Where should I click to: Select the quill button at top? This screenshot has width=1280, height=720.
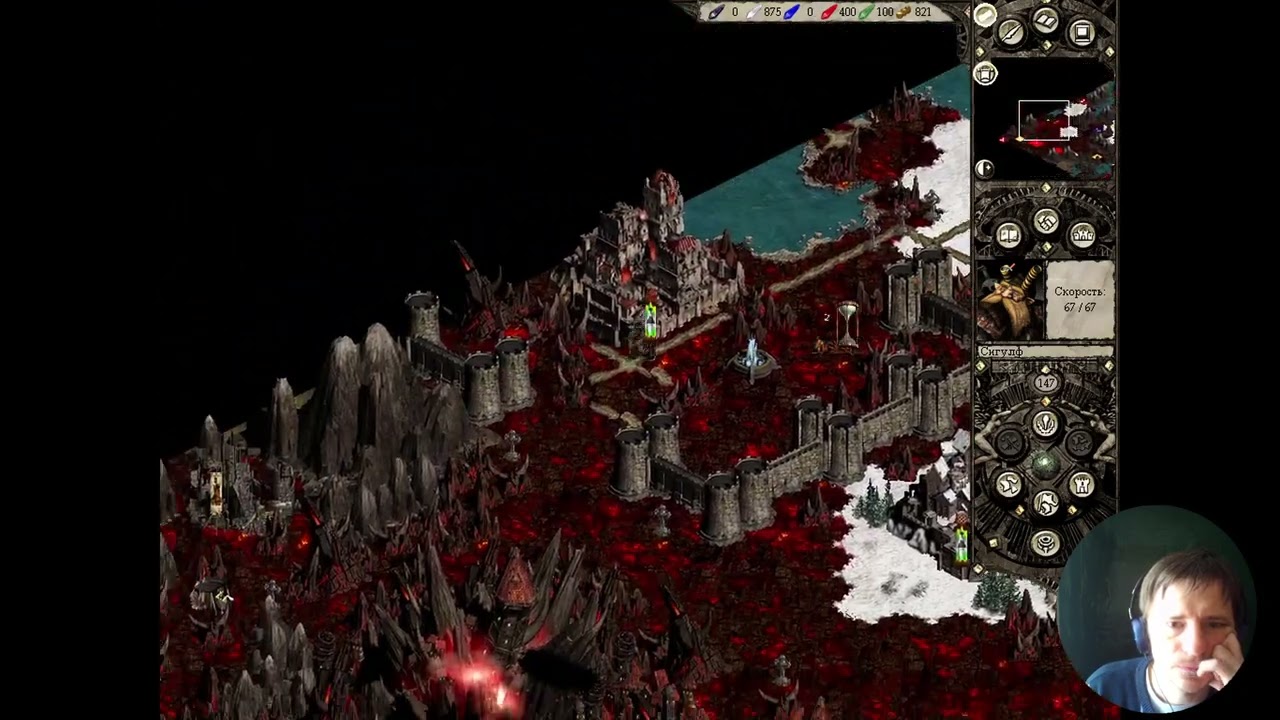[x=1011, y=33]
